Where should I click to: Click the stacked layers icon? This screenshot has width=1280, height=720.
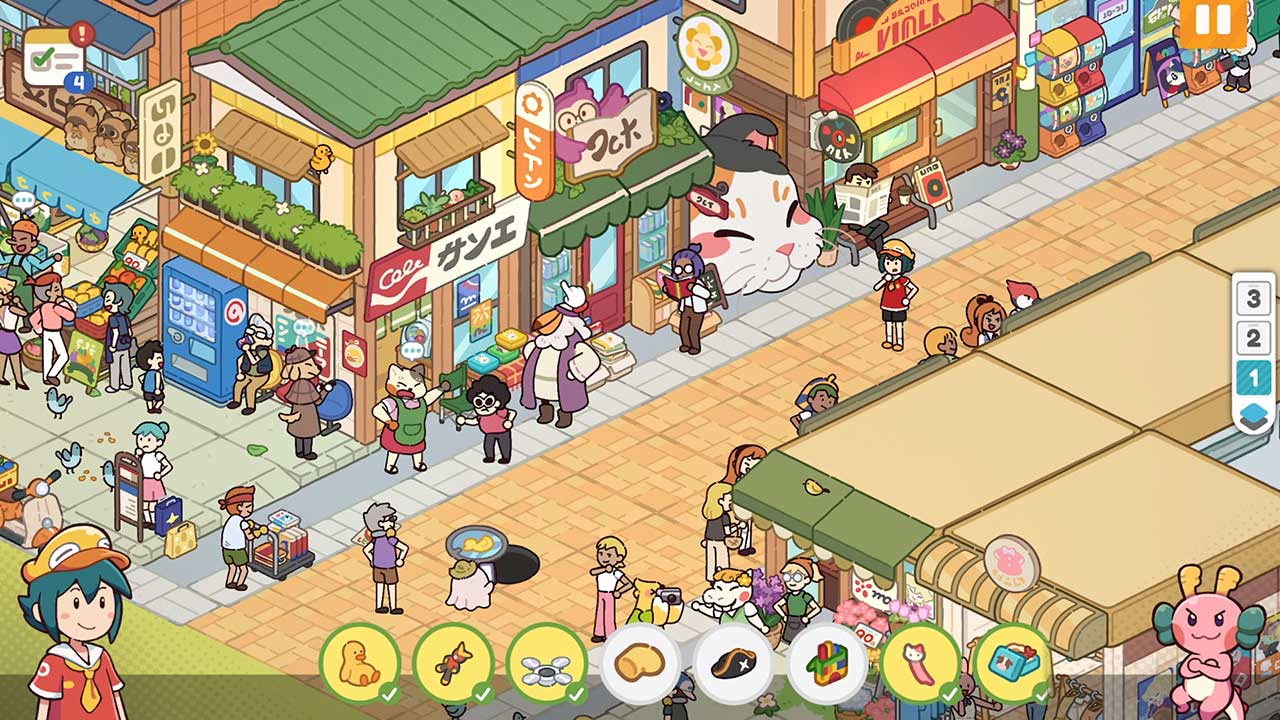[1253, 415]
